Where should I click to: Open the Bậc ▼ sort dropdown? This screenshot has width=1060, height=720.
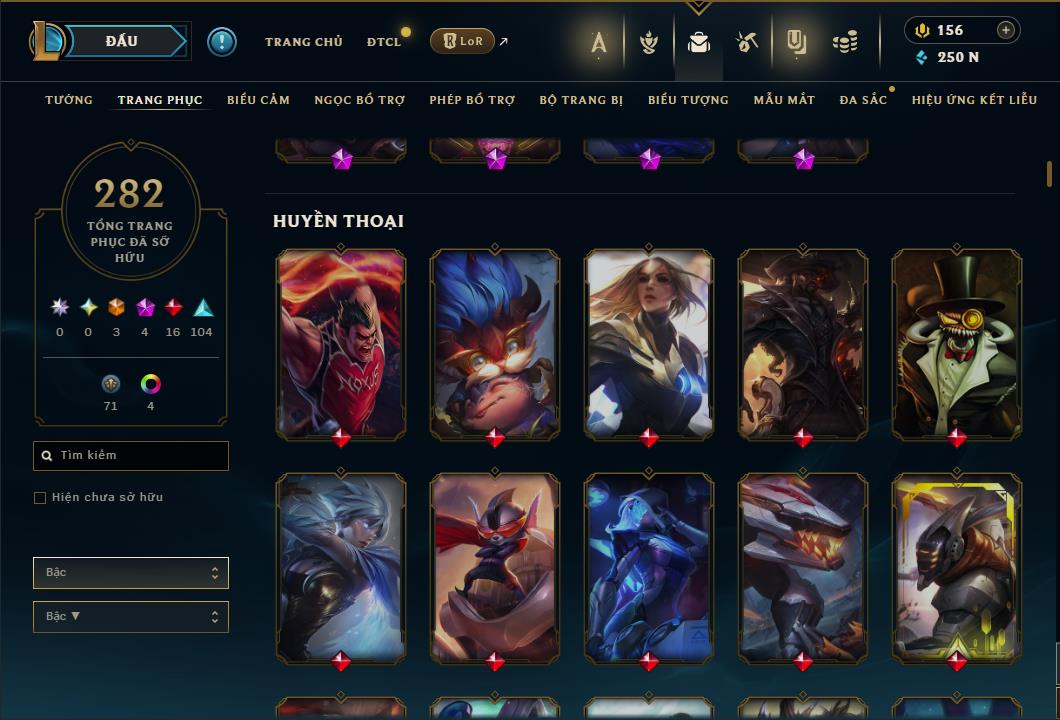(131, 617)
